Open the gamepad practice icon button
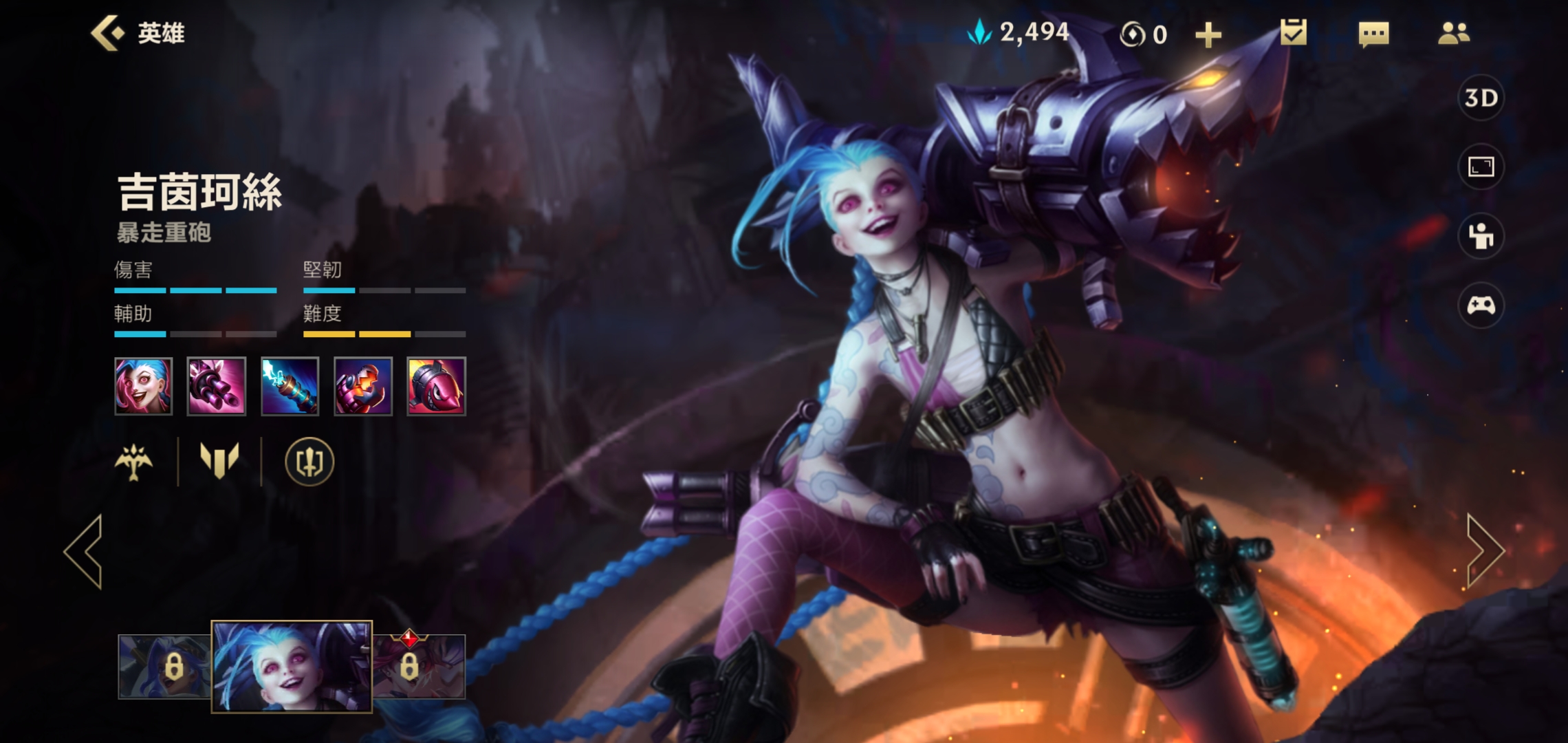 [x=1481, y=305]
